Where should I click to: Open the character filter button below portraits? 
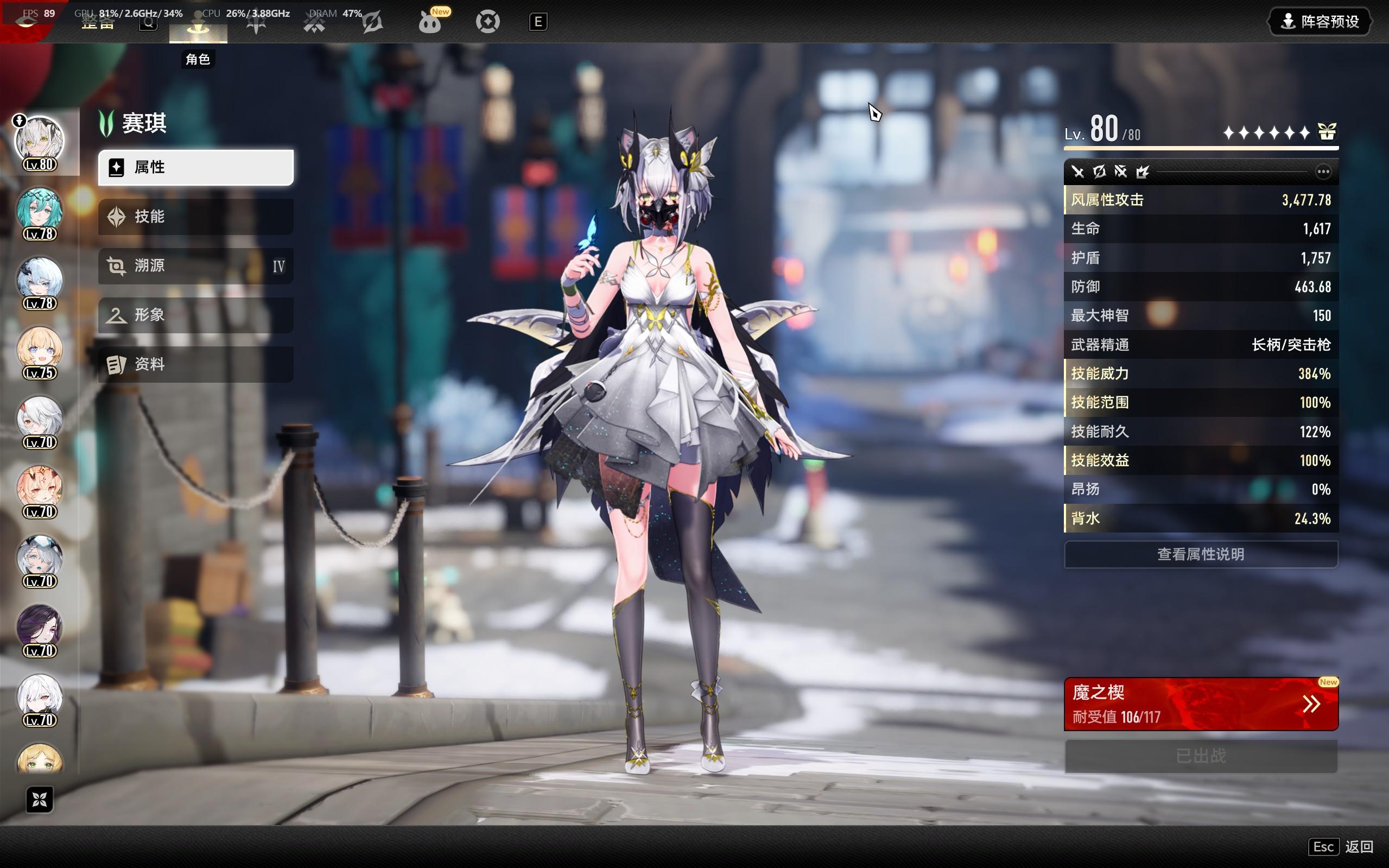click(x=40, y=799)
